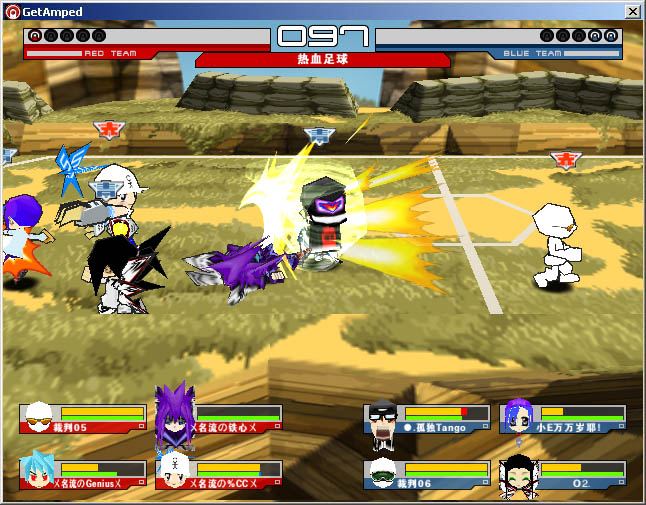Click the 名流の%CC player panel
Screen dimensions: 646x505
[x=219, y=475]
